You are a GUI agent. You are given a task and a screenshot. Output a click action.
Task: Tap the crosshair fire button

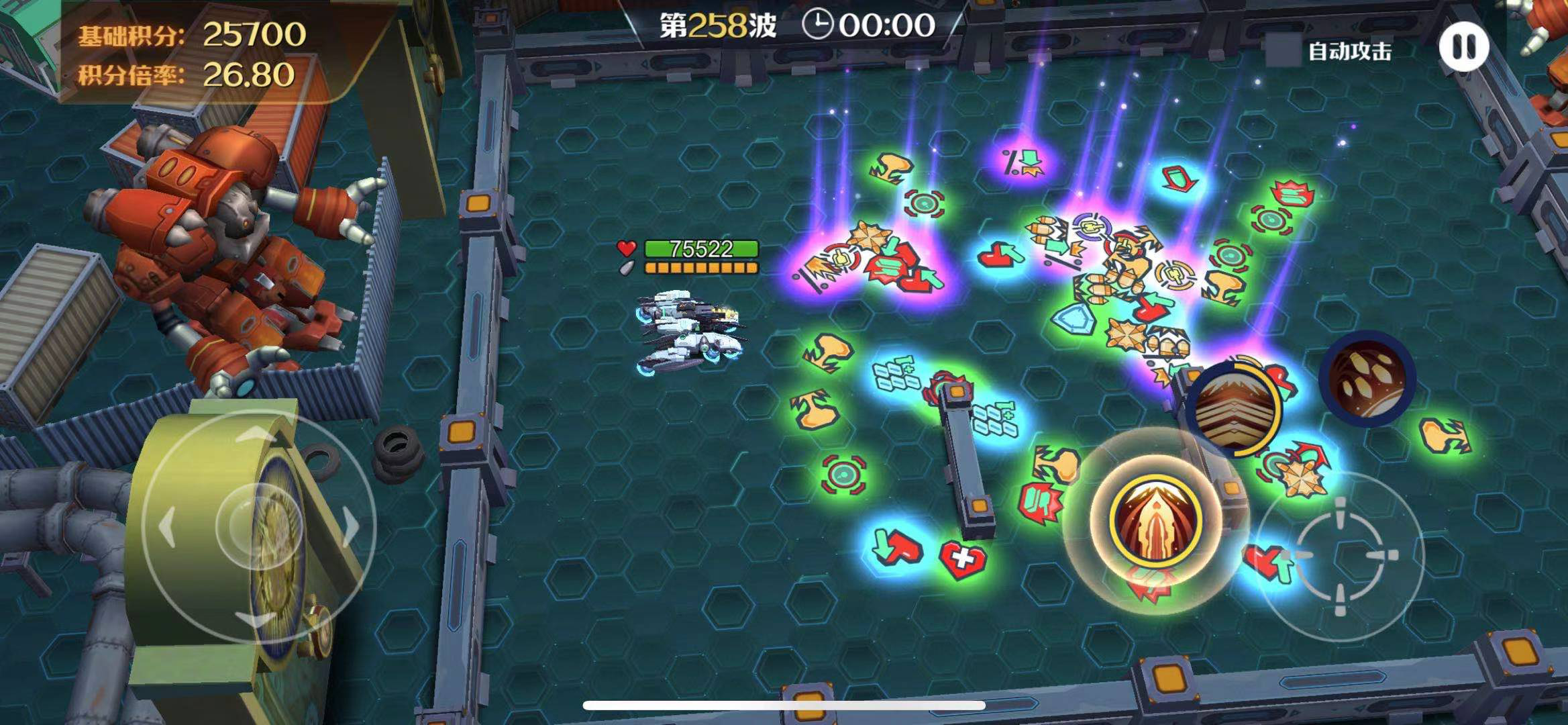pyautogui.click(x=1339, y=556)
